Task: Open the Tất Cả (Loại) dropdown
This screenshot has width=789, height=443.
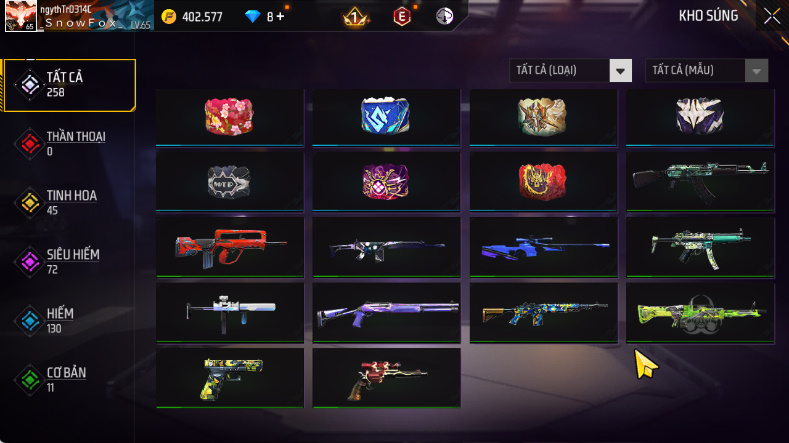Action: pyautogui.click(x=571, y=70)
